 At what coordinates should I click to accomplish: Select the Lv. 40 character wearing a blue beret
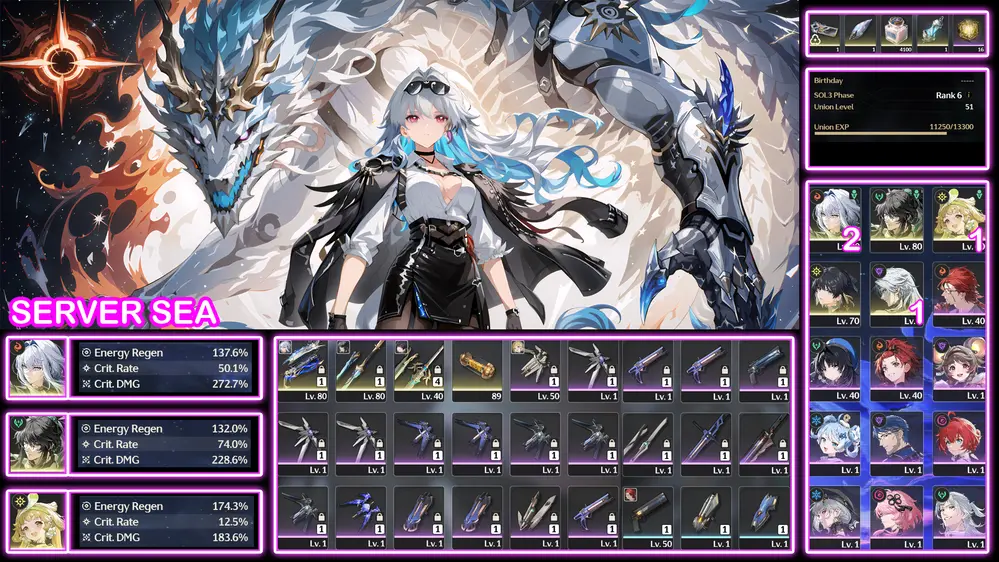(x=836, y=367)
